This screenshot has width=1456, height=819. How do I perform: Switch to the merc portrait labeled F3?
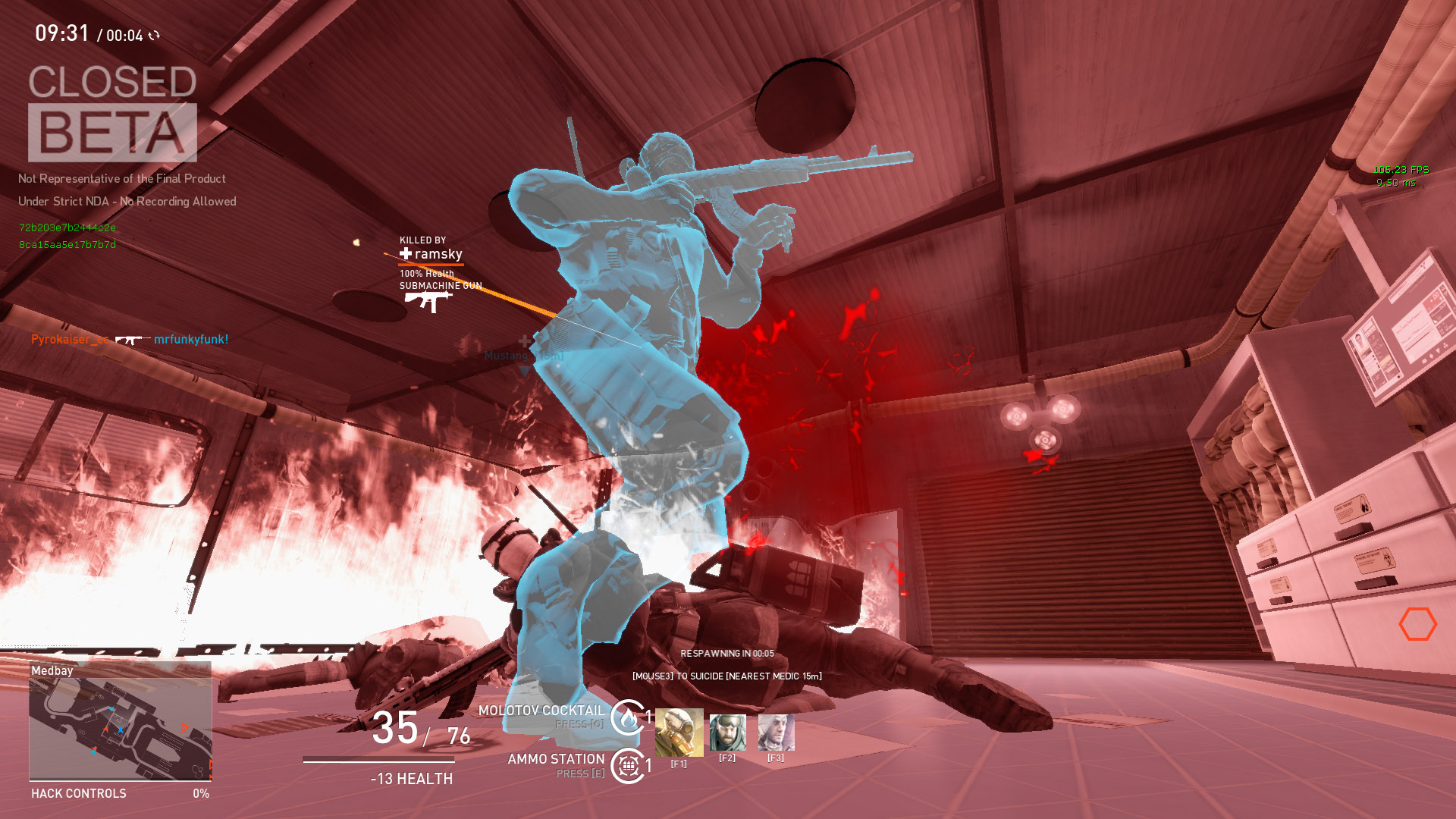click(x=776, y=733)
